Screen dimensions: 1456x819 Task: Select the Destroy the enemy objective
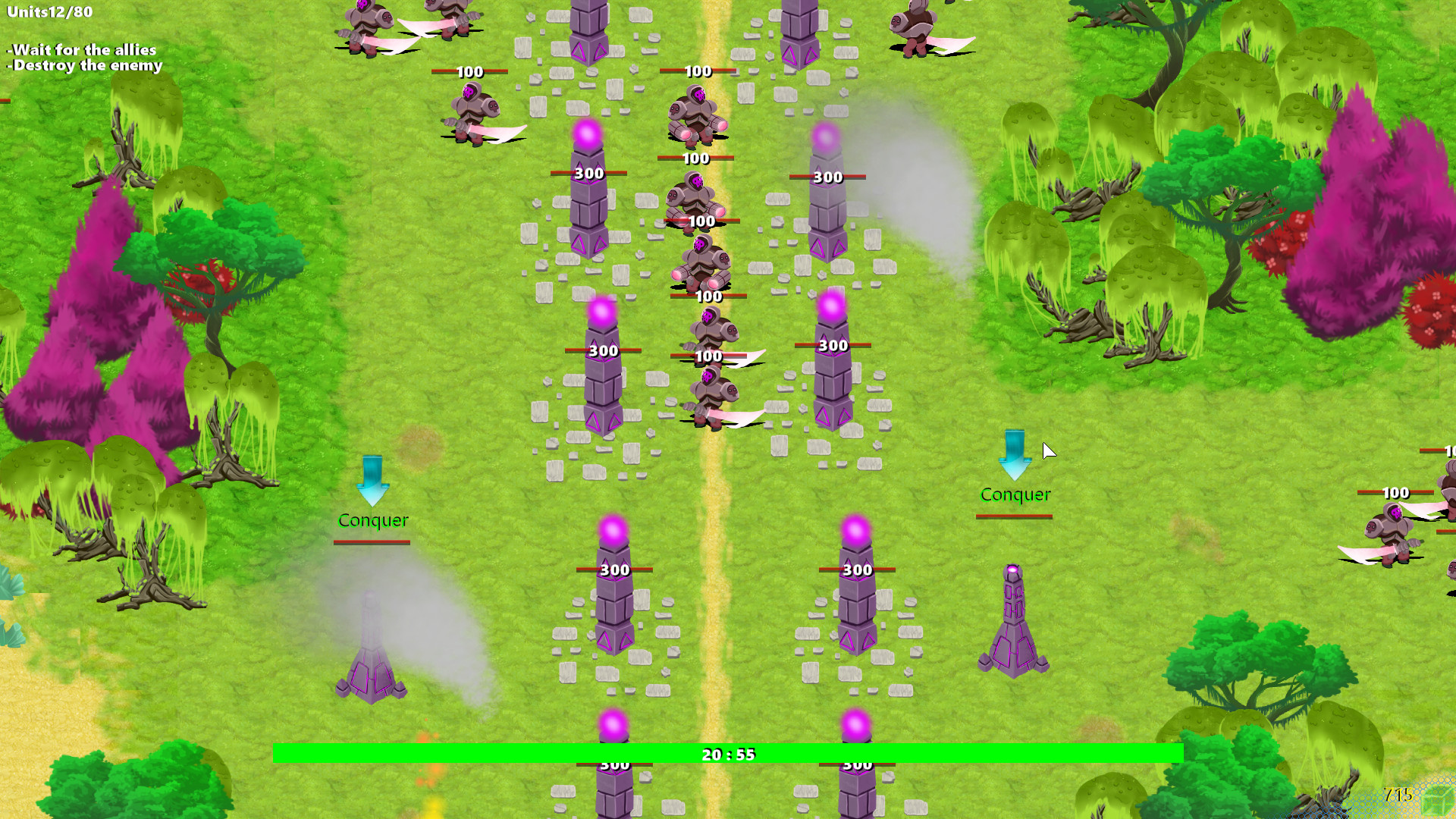point(83,66)
